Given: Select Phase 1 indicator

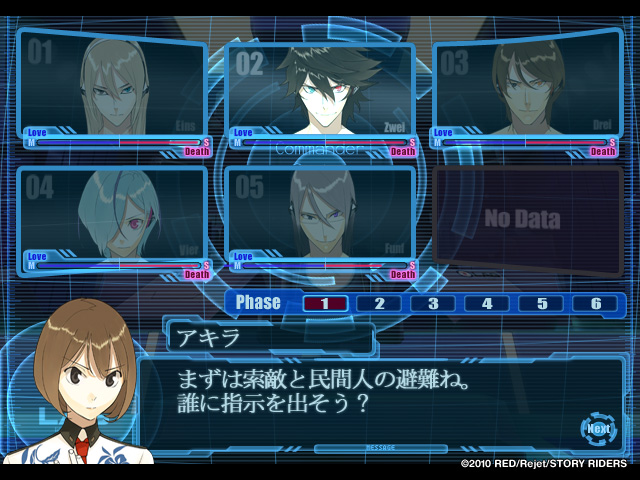Looking at the screenshot, I should 324,303.
